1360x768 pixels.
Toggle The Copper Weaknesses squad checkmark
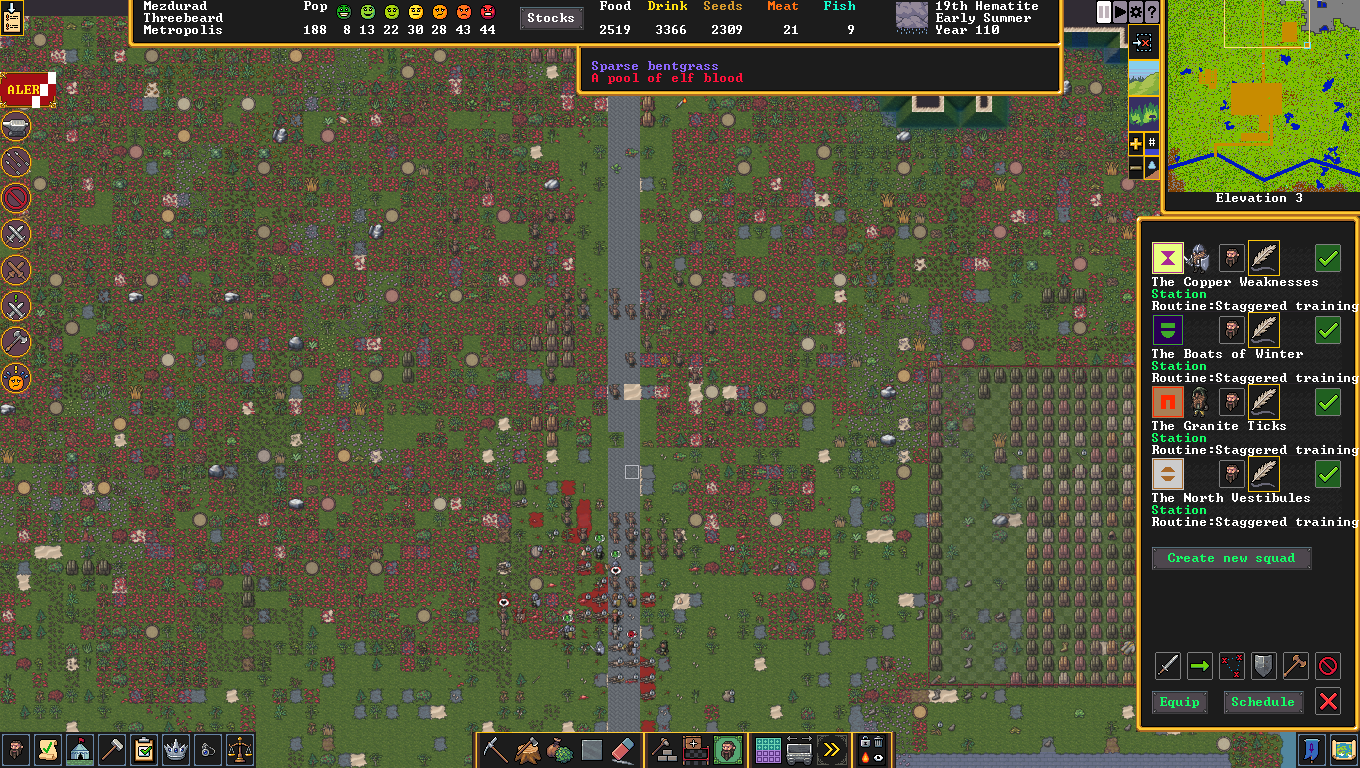coord(1328,258)
